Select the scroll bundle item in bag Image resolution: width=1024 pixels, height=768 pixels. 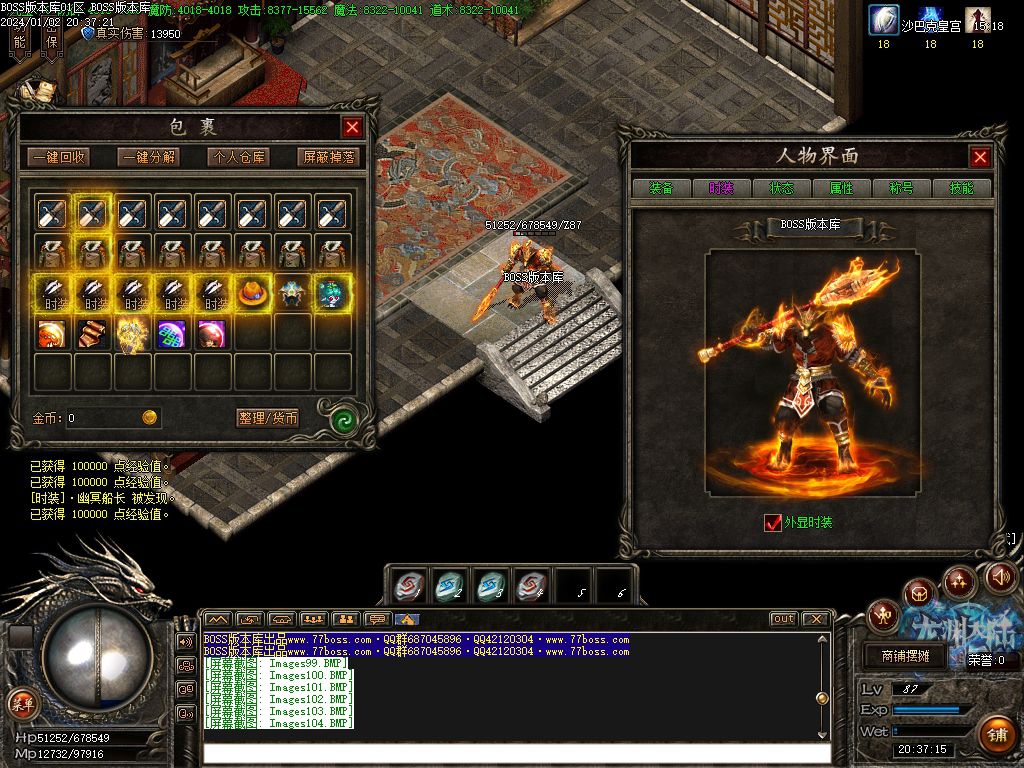pos(92,332)
